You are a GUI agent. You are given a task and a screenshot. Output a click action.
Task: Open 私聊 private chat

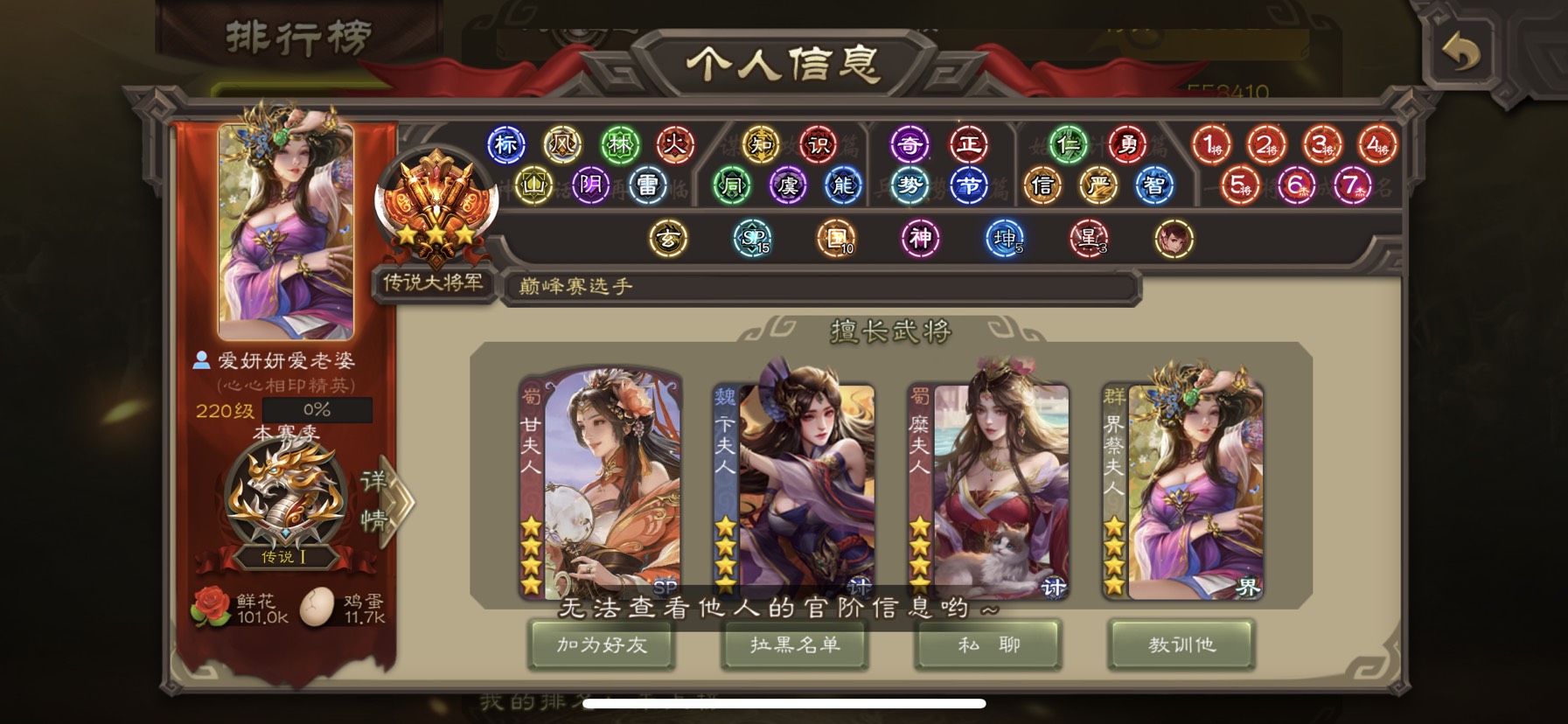[988, 645]
